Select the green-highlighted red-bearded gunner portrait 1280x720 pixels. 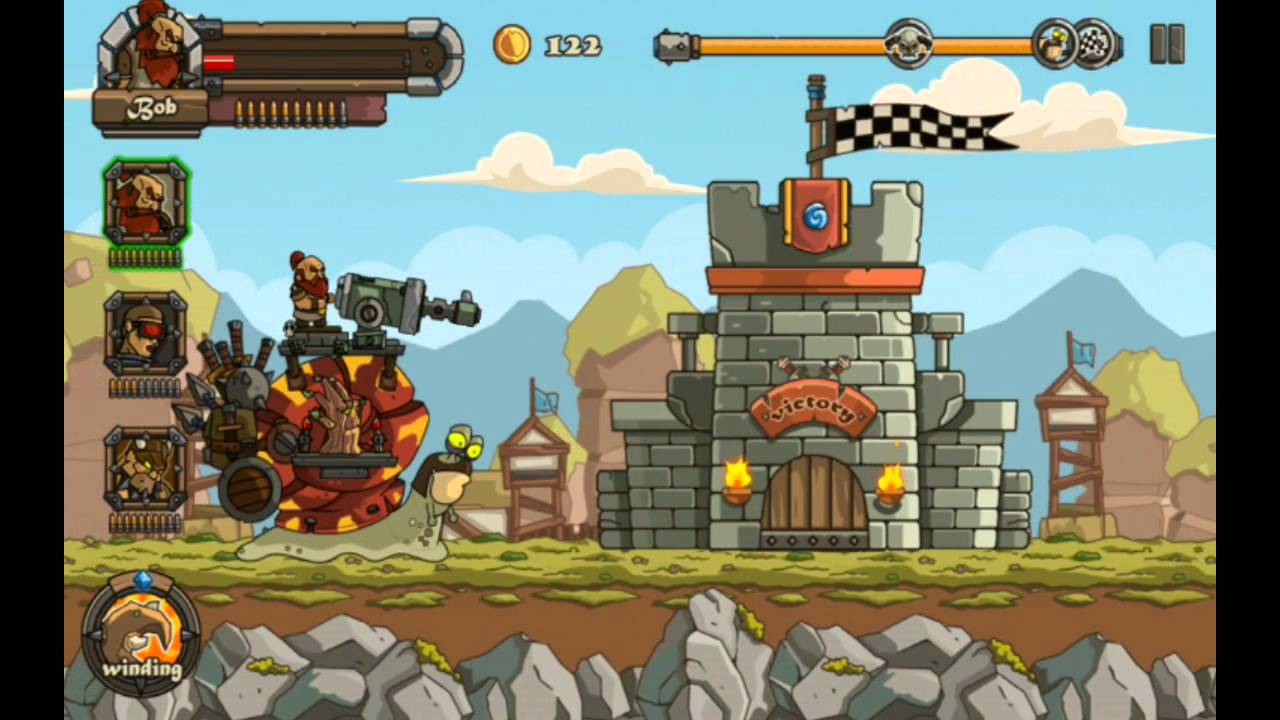tap(145, 203)
